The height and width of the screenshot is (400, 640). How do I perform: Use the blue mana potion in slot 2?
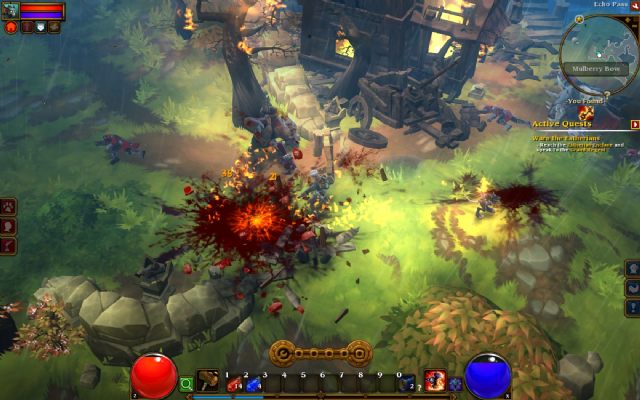253,384
